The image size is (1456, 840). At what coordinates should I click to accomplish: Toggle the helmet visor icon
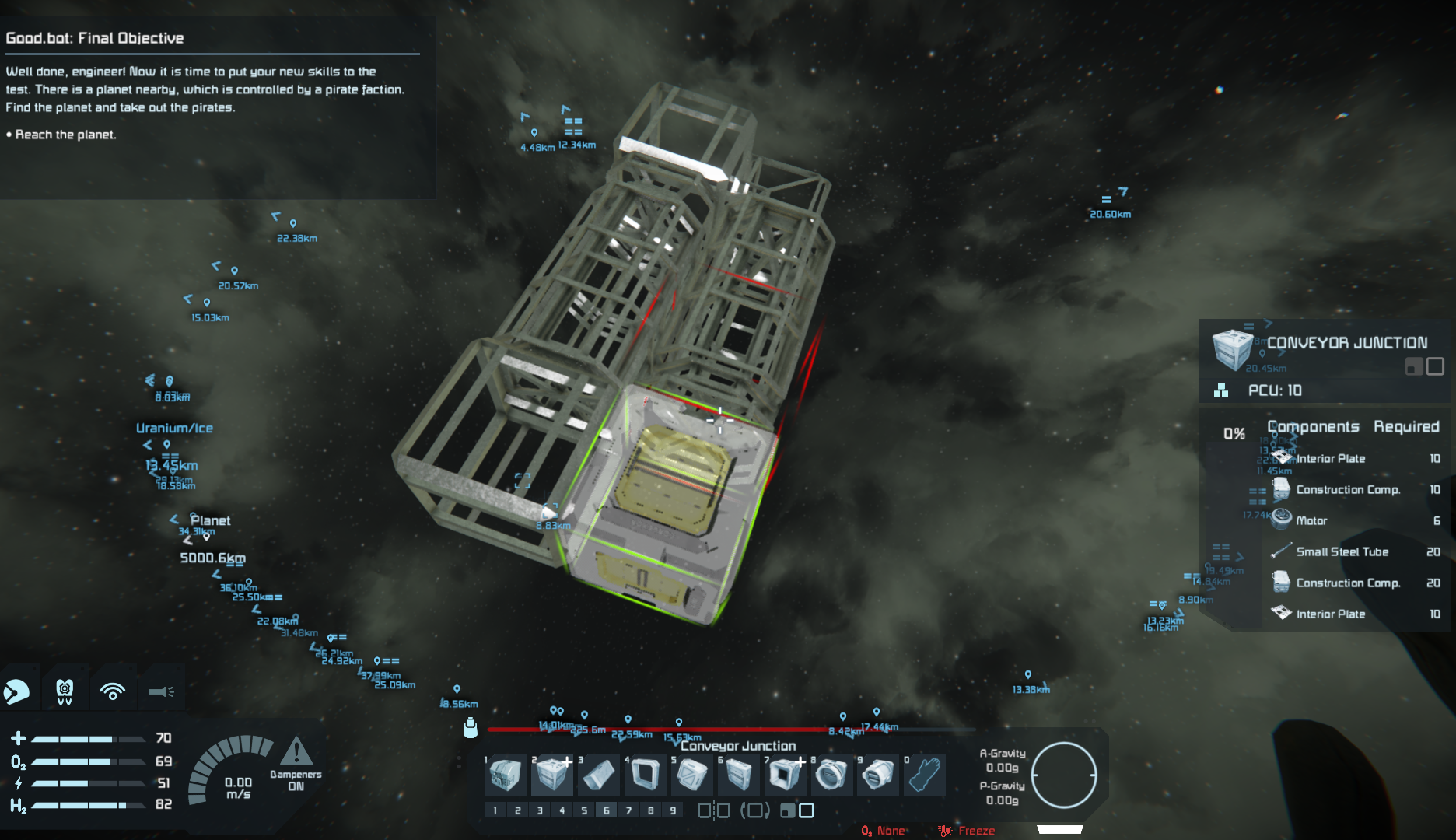pyautogui.click(x=17, y=691)
